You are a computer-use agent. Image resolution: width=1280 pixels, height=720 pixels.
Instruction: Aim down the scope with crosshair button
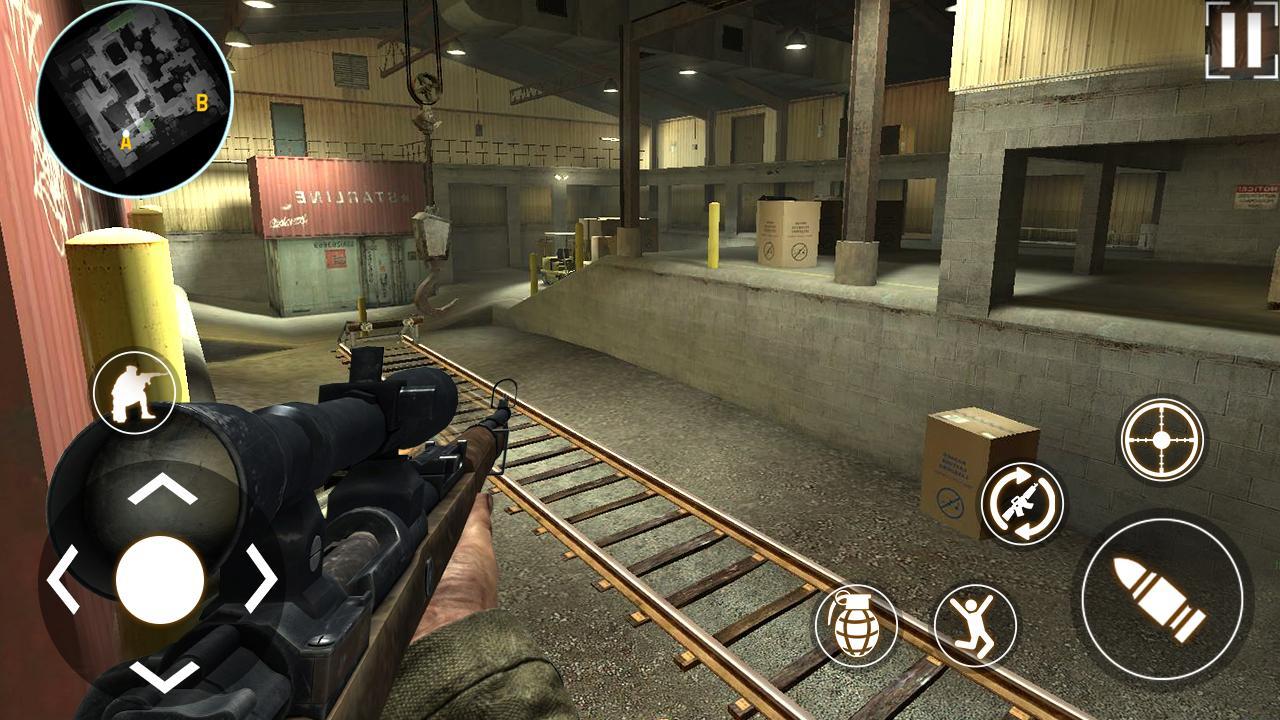(x=1160, y=439)
